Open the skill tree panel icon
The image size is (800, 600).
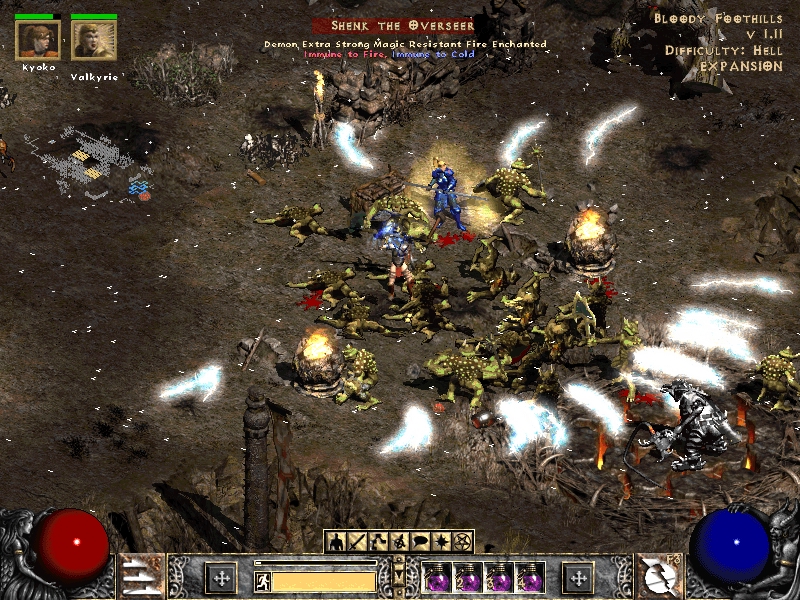[378, 541]
